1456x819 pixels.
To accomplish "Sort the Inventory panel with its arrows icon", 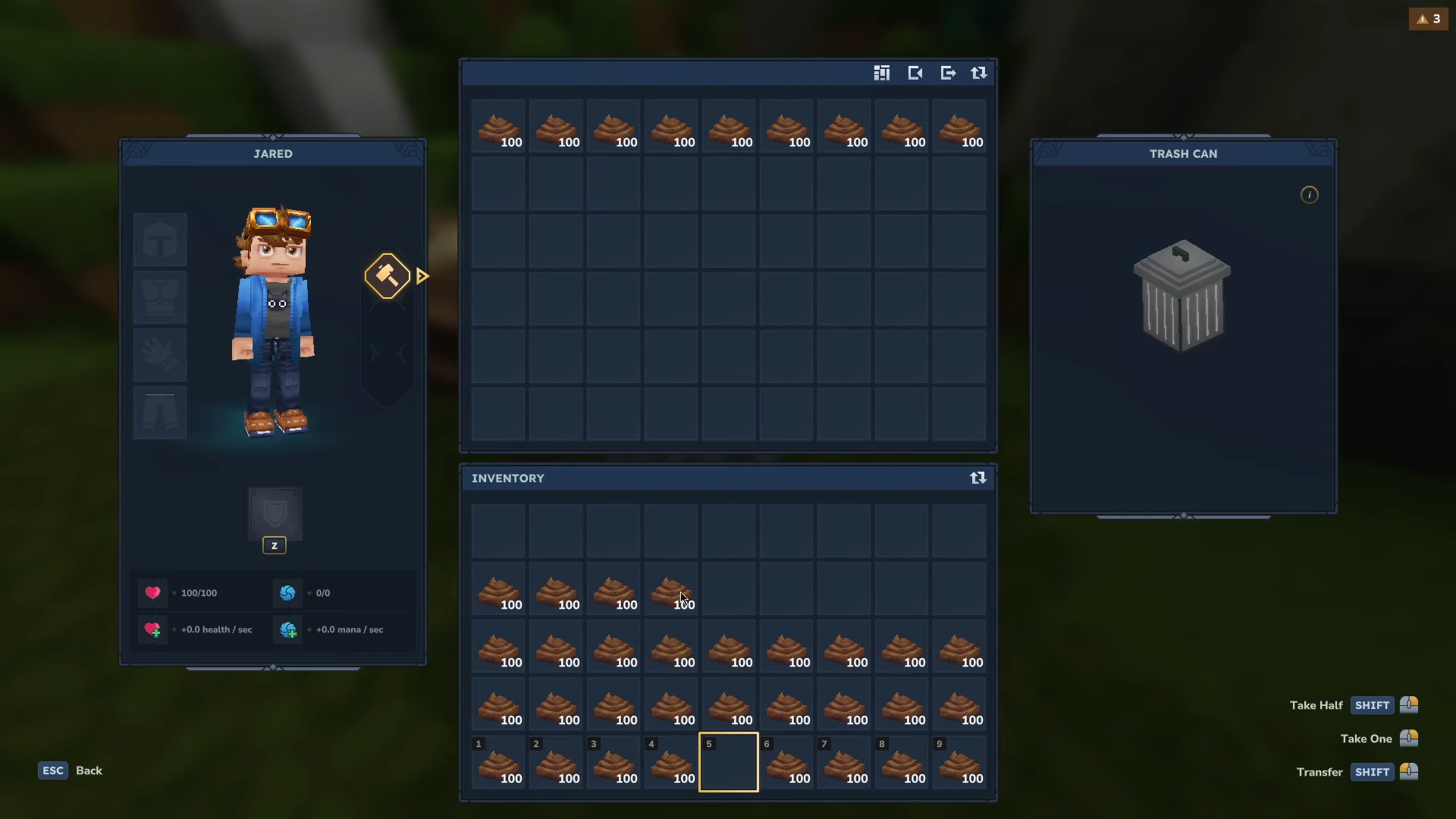I will click(x=977, y=478).
